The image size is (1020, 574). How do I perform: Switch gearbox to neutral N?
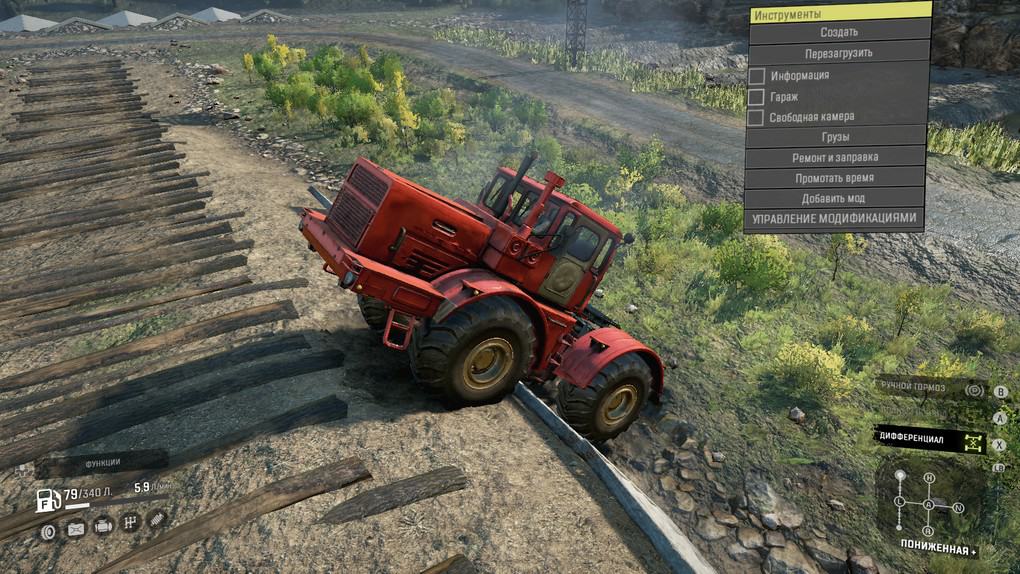click(959, 507)
